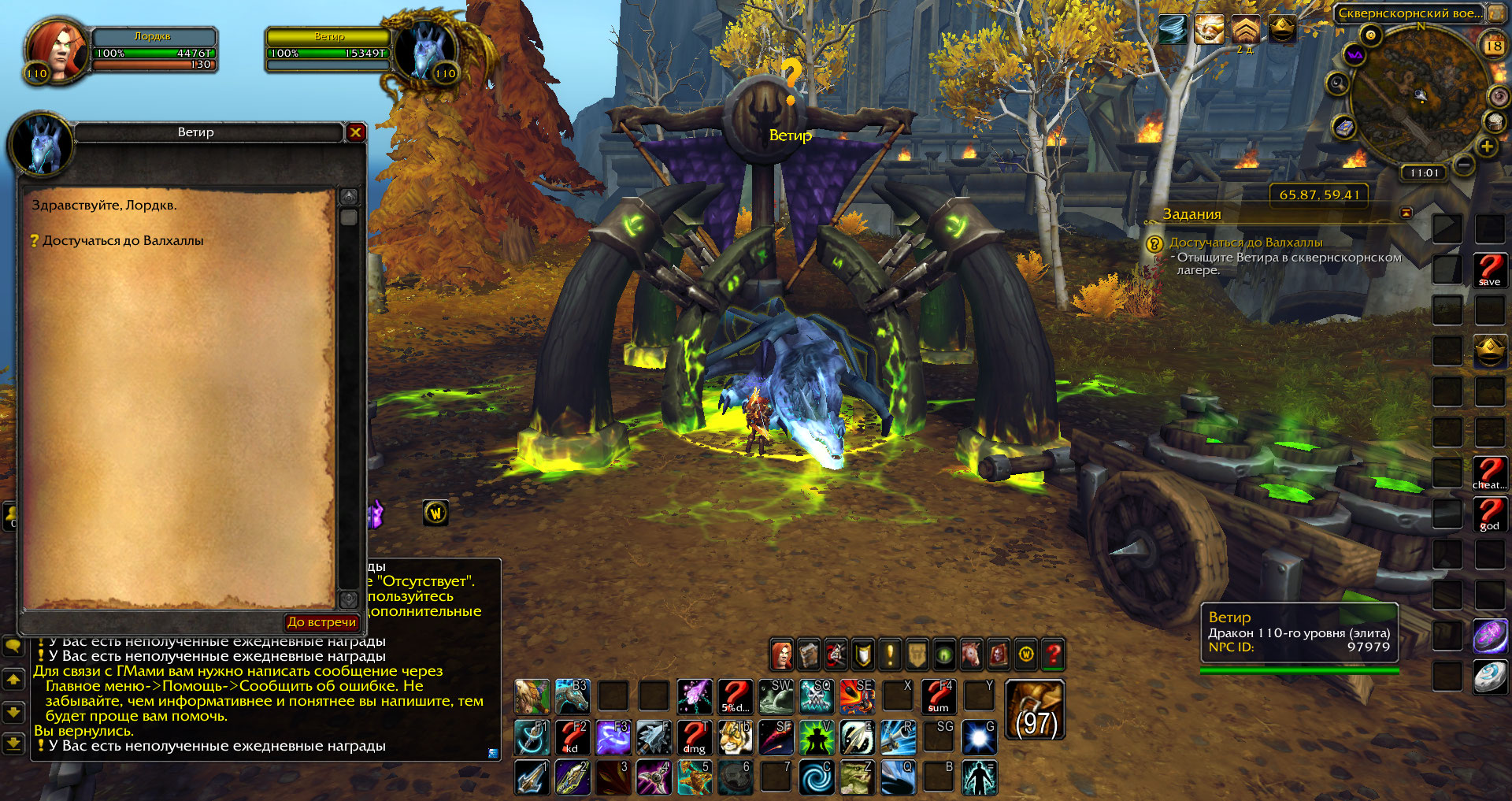This screenshot has width=1512, height=801.
Task: Select the quest Достучаться до Валхаллы in dialogue
Action: click(123, 241)
